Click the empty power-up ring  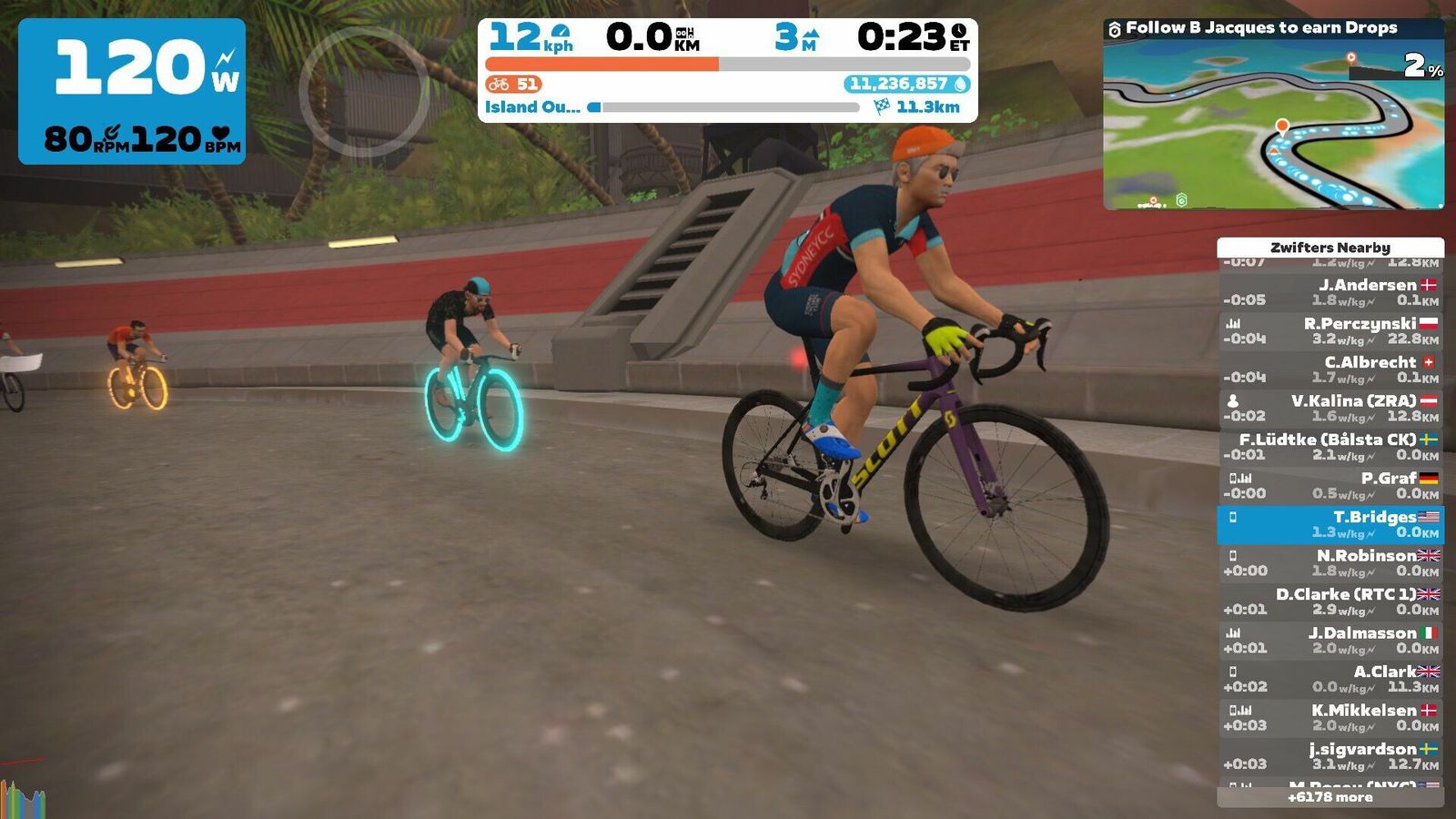pyautogui.click(x=364, y=92)
